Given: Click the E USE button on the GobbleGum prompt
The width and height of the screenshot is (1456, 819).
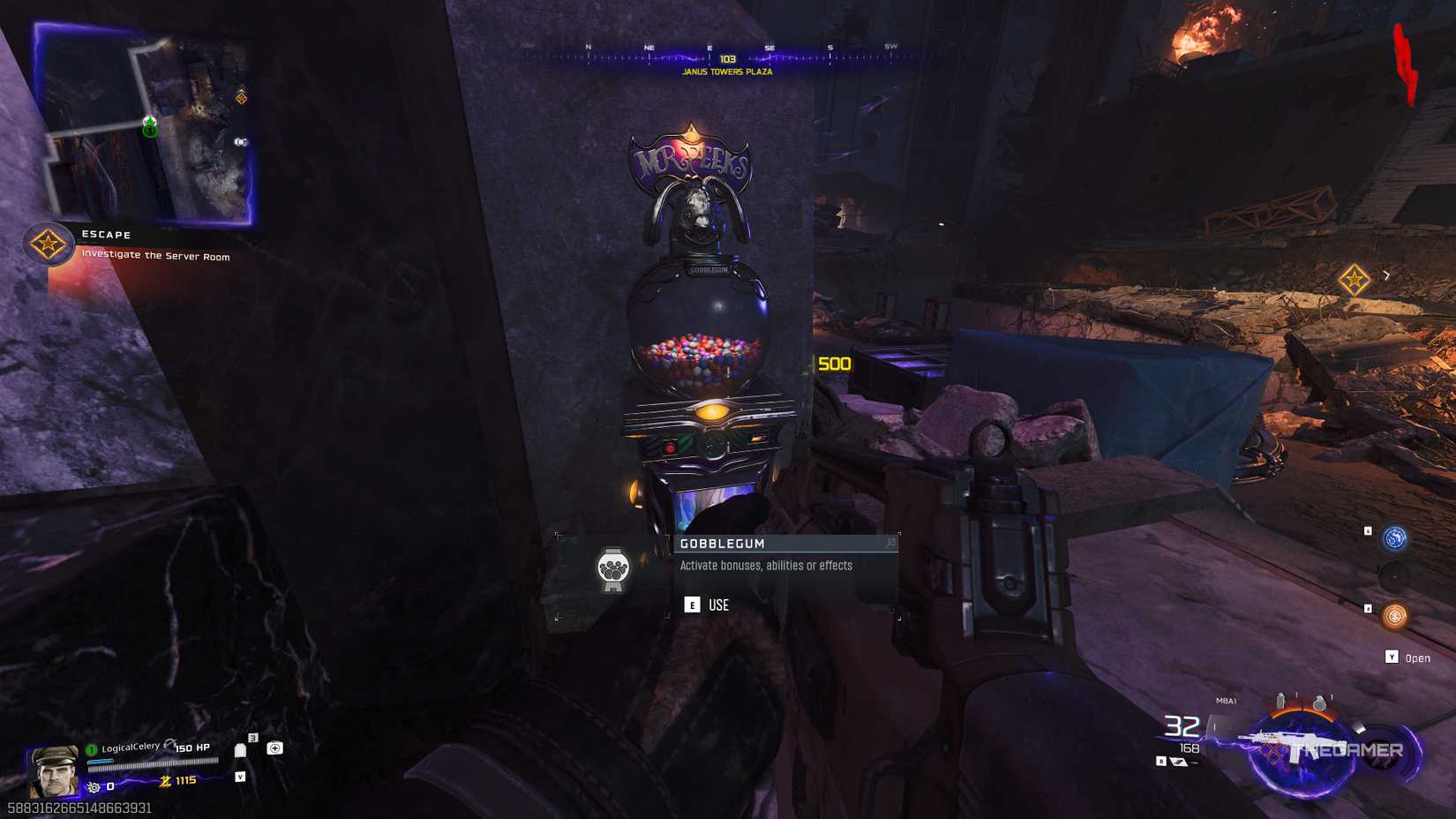Looking at the screenshot, I should tap(693, 605).
